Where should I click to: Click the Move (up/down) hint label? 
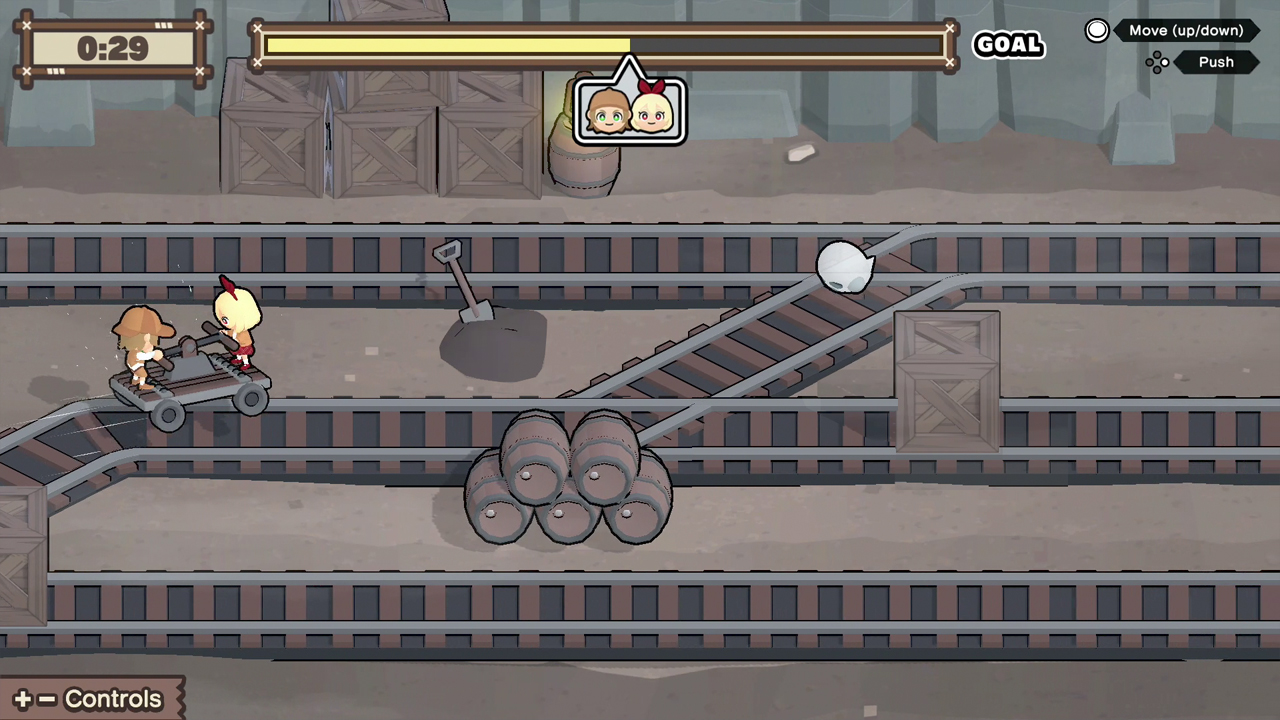1186,30
